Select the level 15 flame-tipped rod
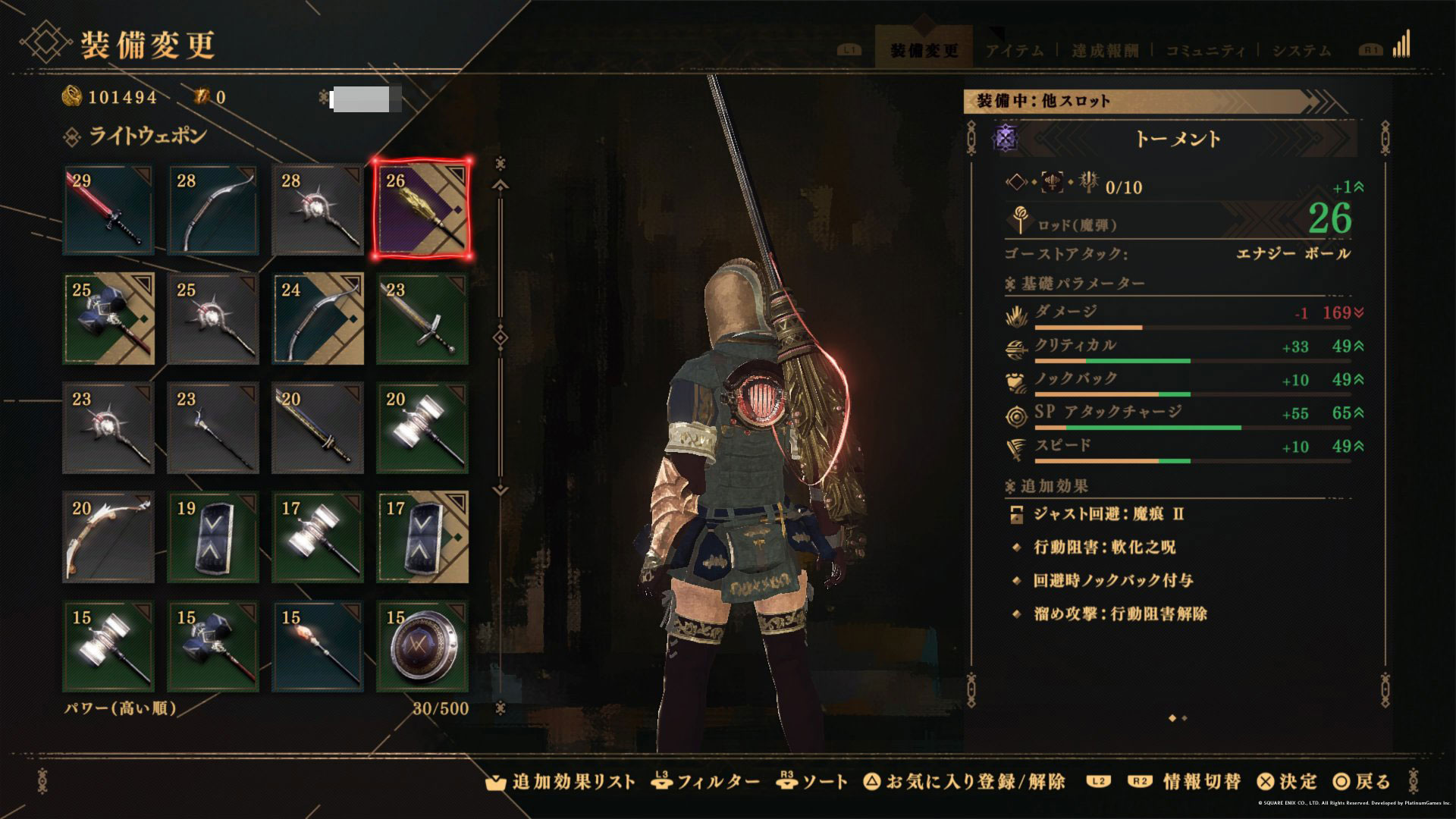Screen dimensions: 1456x819 point(318,647)
